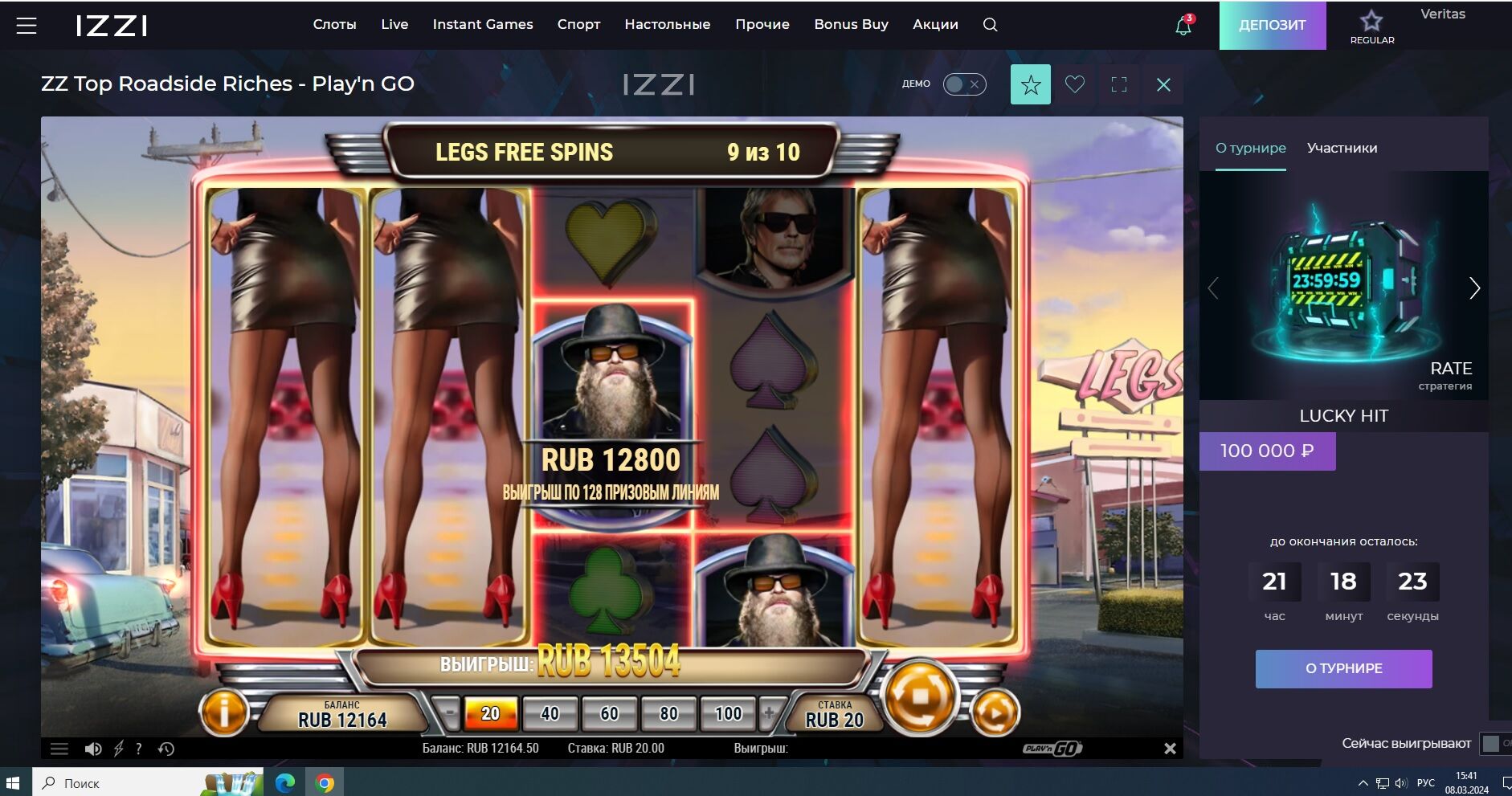
Task: Switch to the Участники tab
Action: coord(1342,148)
